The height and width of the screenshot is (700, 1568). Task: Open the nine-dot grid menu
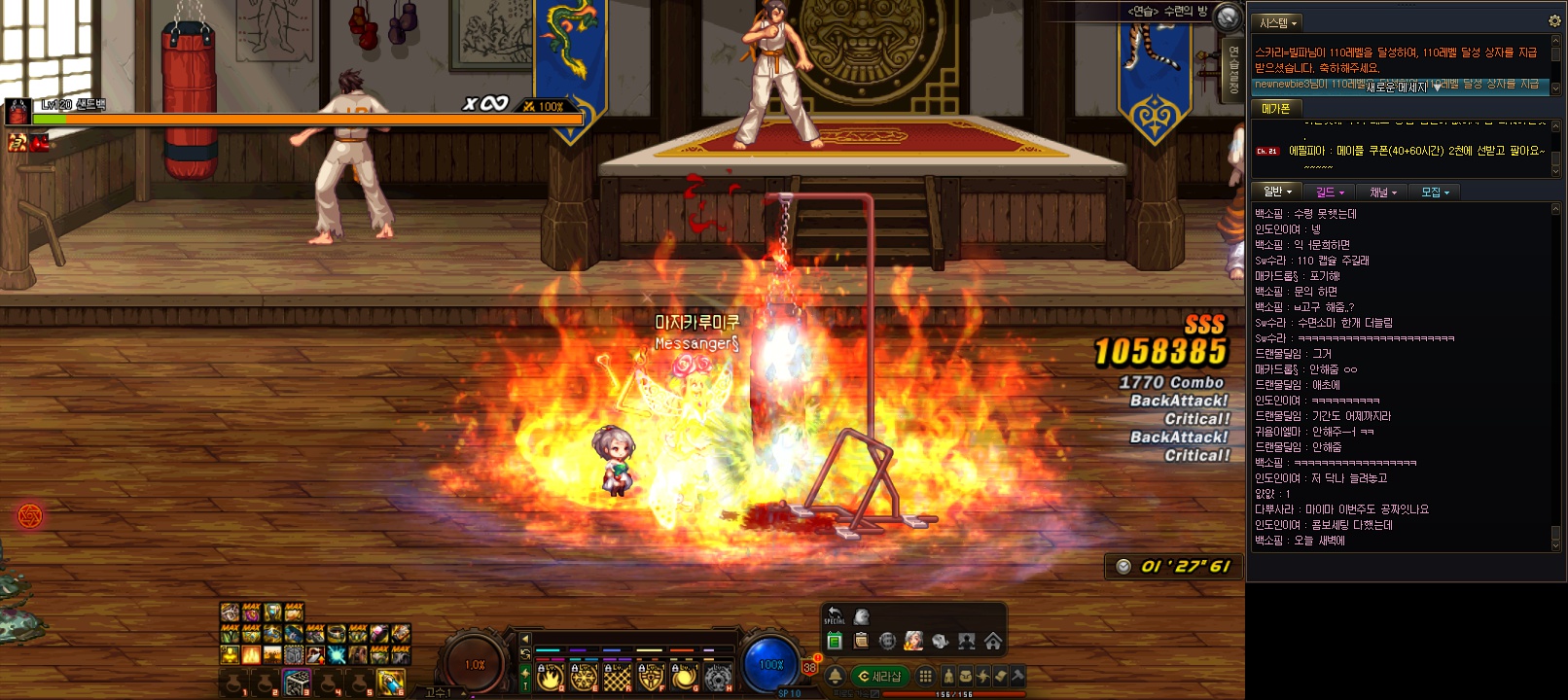pyautogui.click(x=926, y=676)
